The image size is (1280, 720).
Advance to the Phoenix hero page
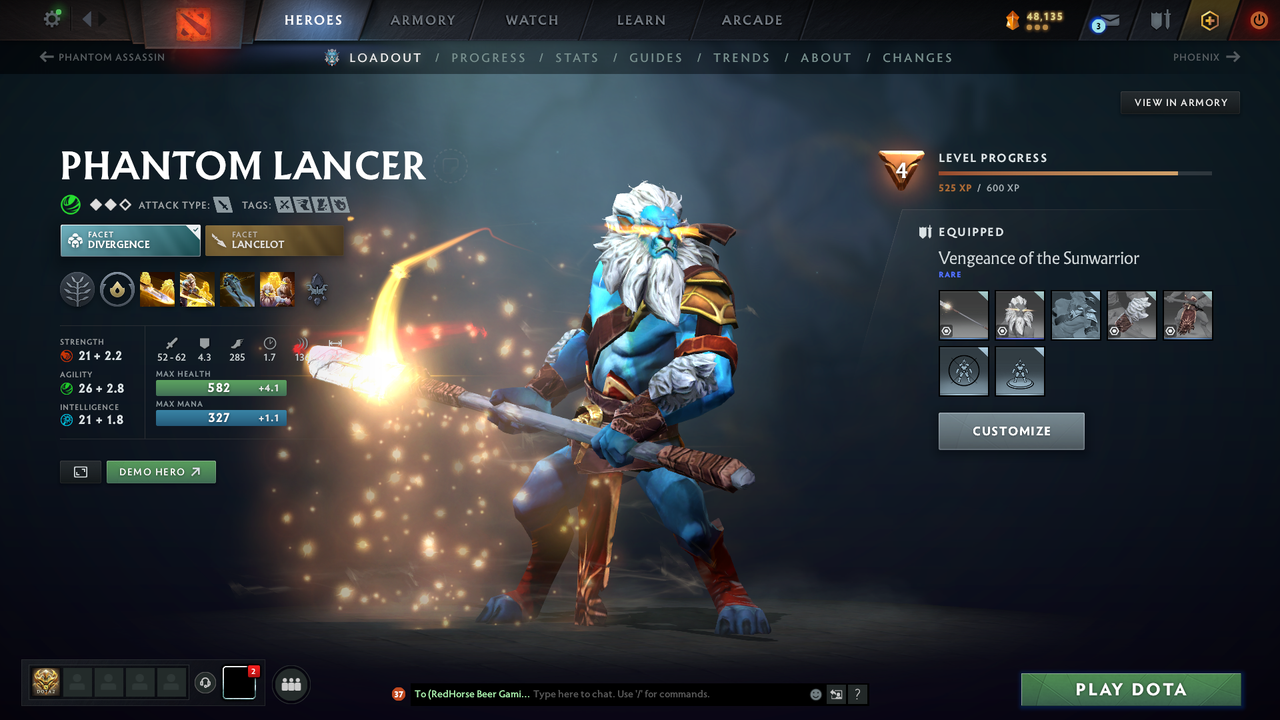tap(1206, 57)
